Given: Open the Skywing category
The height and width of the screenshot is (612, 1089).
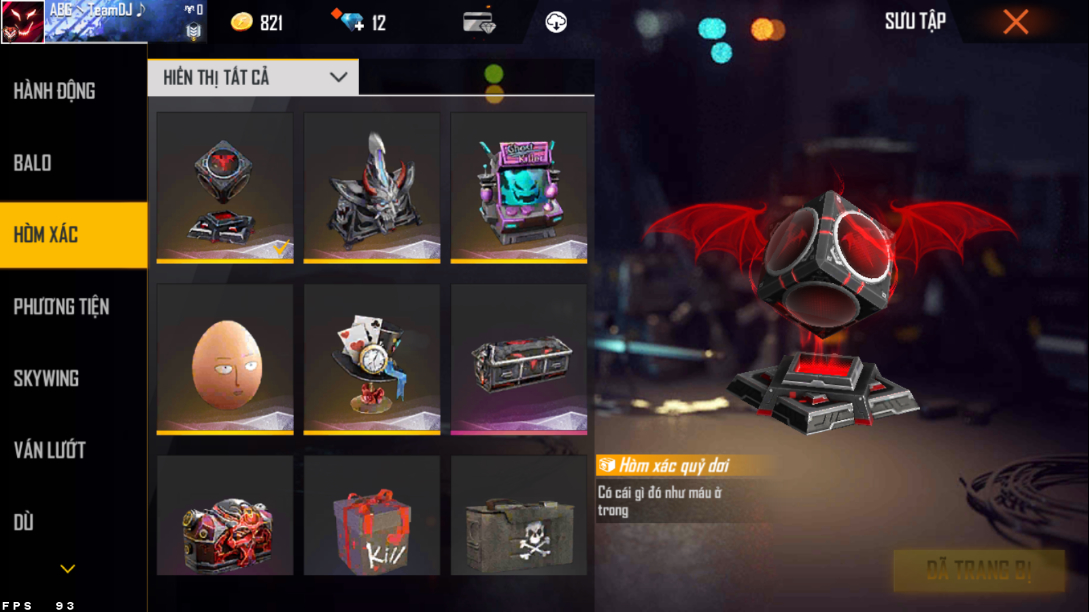Looking at the screenshot, I should coord(46,379).
